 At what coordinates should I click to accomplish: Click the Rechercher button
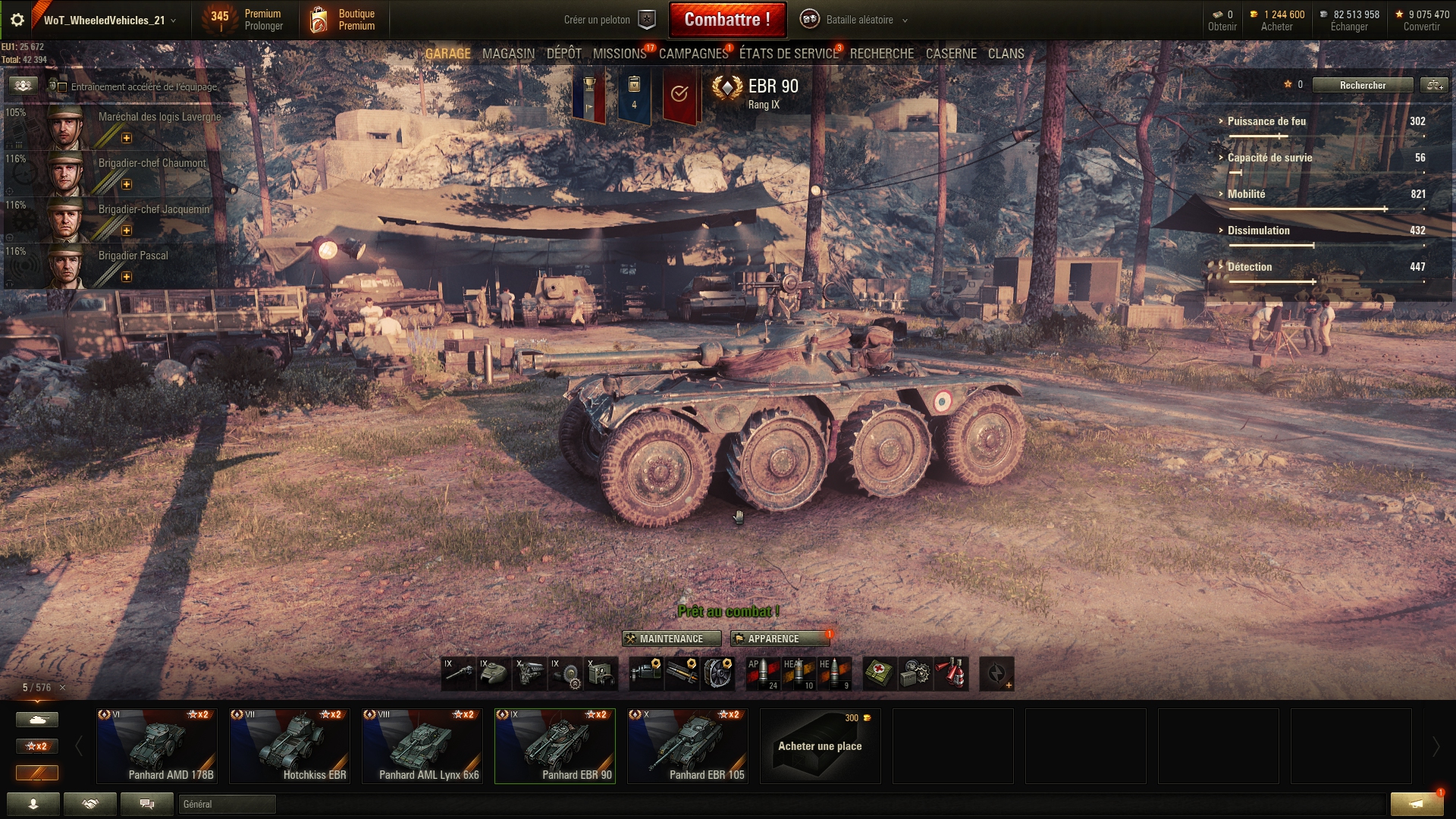coord(1362,85)
